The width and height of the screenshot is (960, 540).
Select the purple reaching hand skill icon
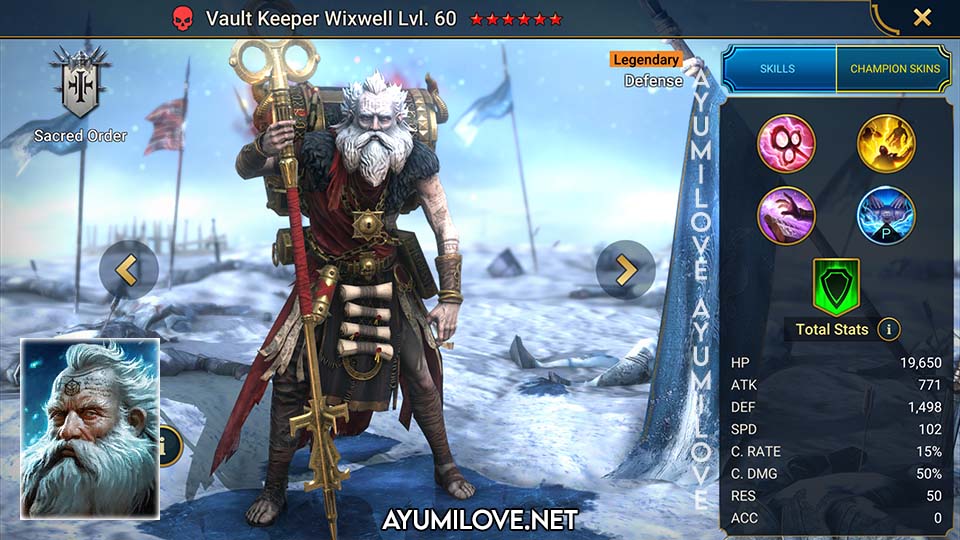click(786, 215)
